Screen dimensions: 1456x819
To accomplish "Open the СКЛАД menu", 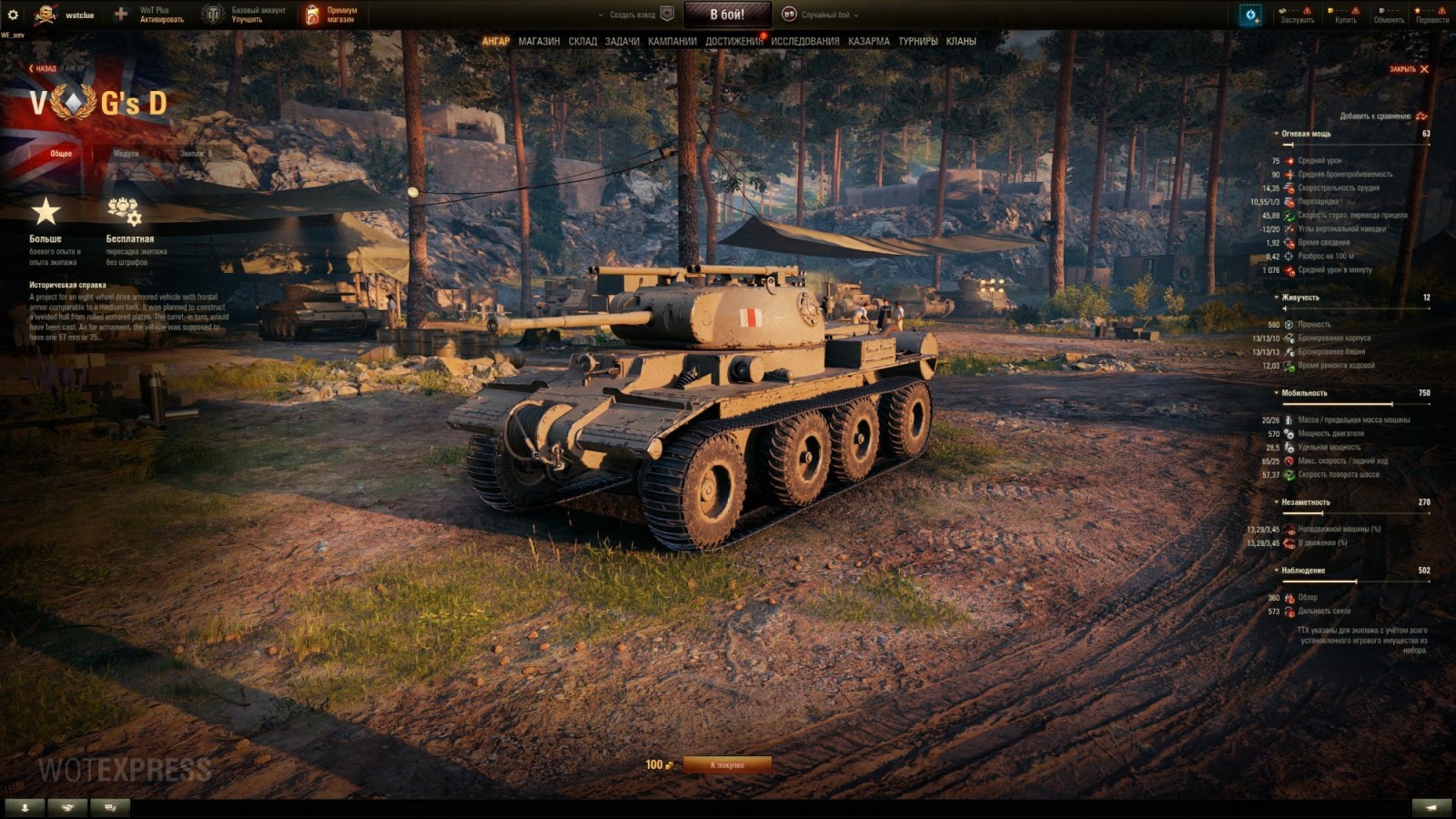I will coord(582,41).
